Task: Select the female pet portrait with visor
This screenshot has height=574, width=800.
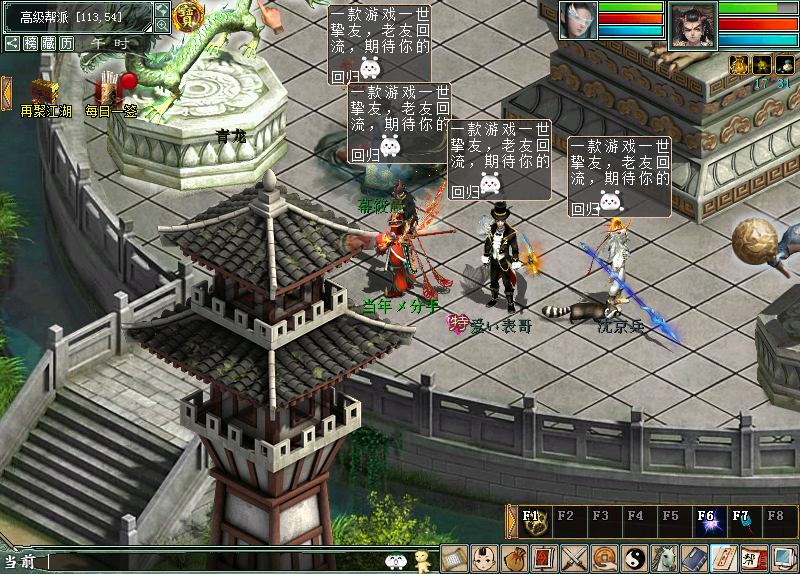Action: point(578,20)
